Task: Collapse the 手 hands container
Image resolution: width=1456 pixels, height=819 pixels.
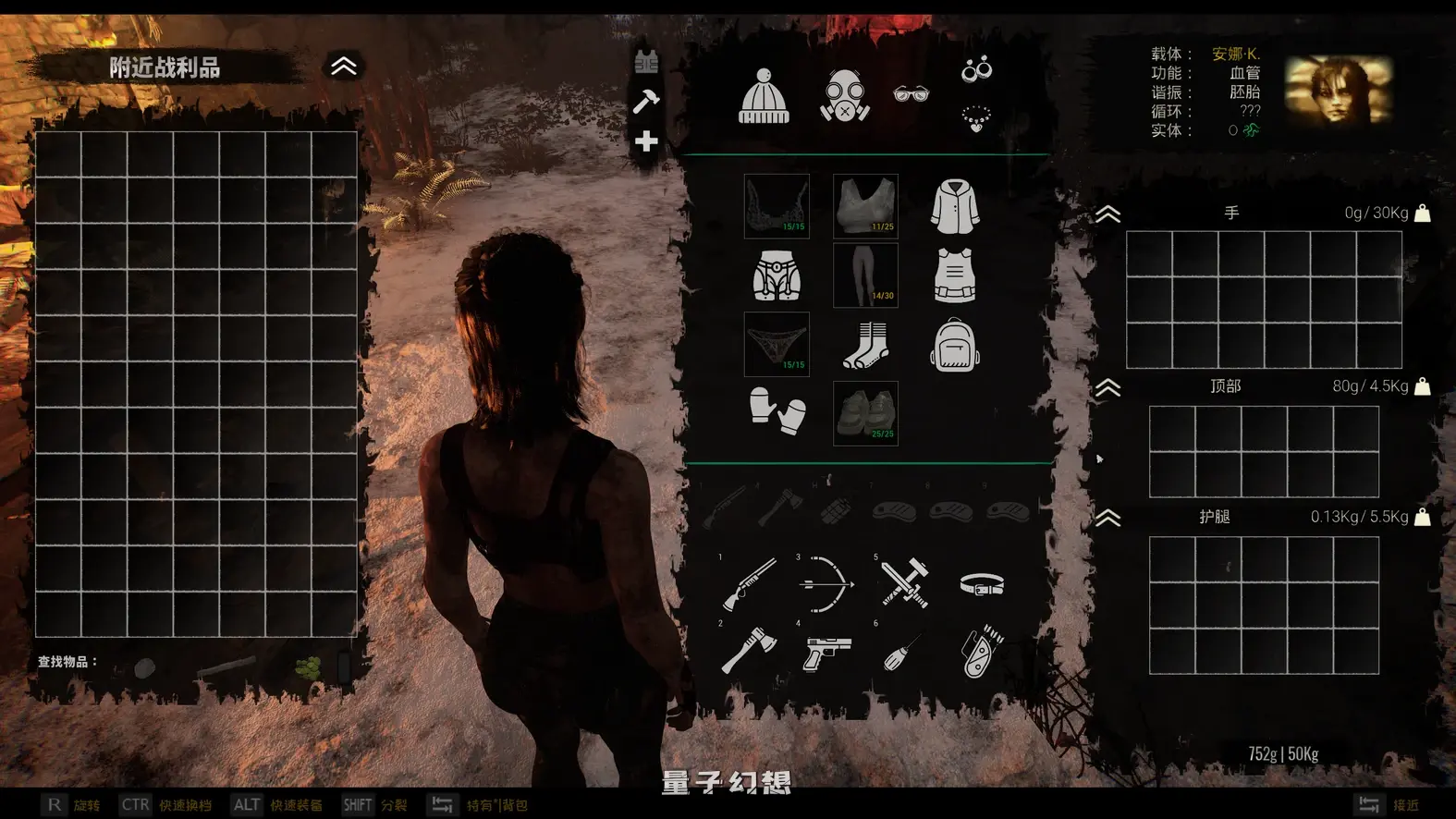Action: point(1107,214)
